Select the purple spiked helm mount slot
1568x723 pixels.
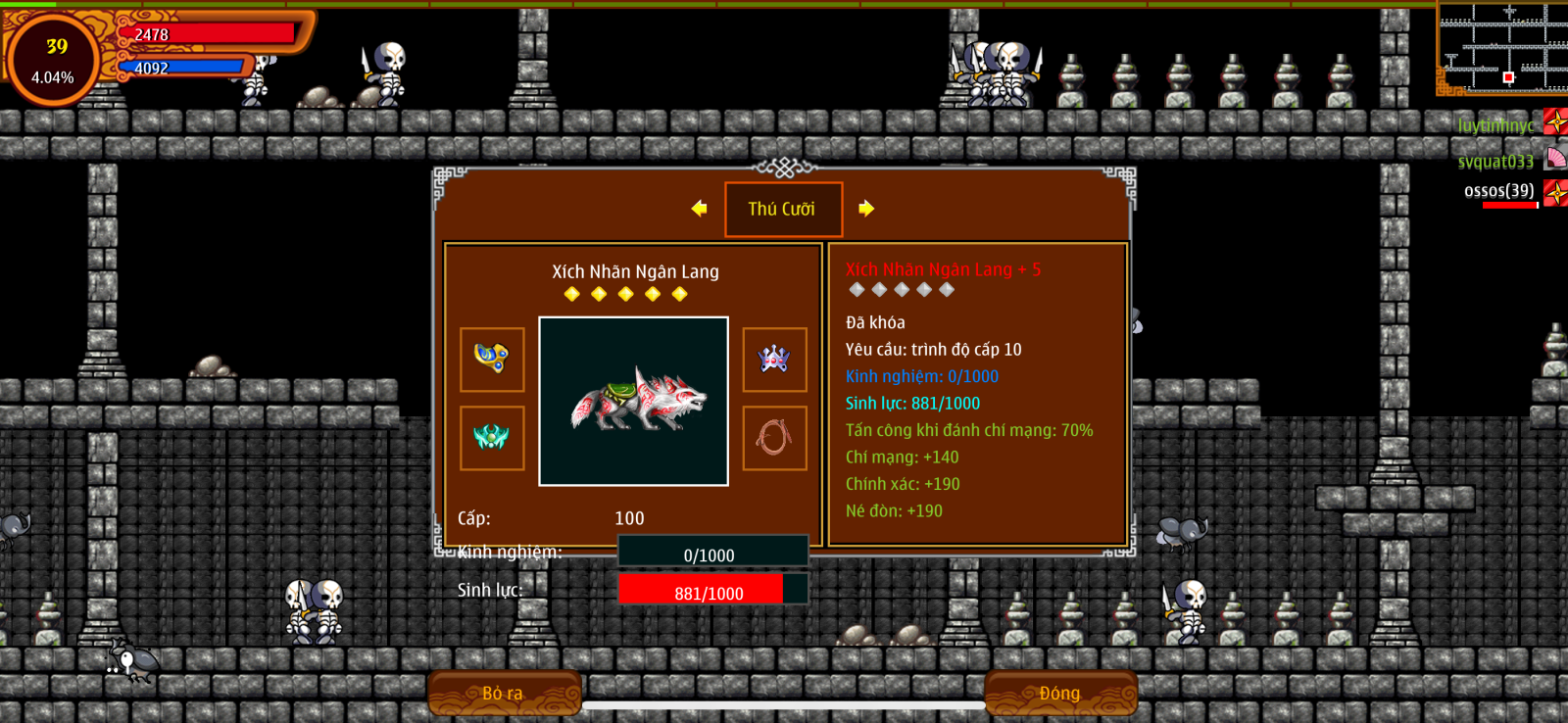(x=774, y=359)
